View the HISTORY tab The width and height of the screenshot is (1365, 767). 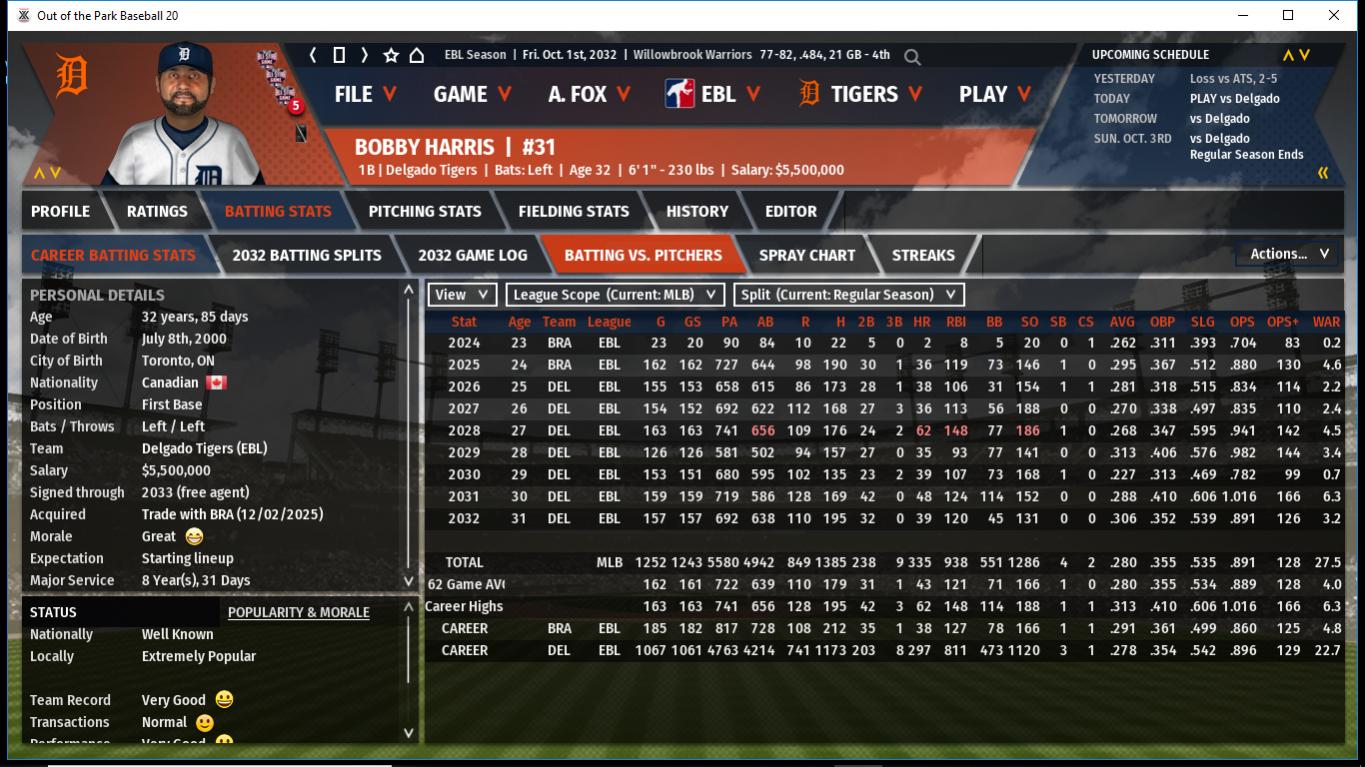point(697,211)
